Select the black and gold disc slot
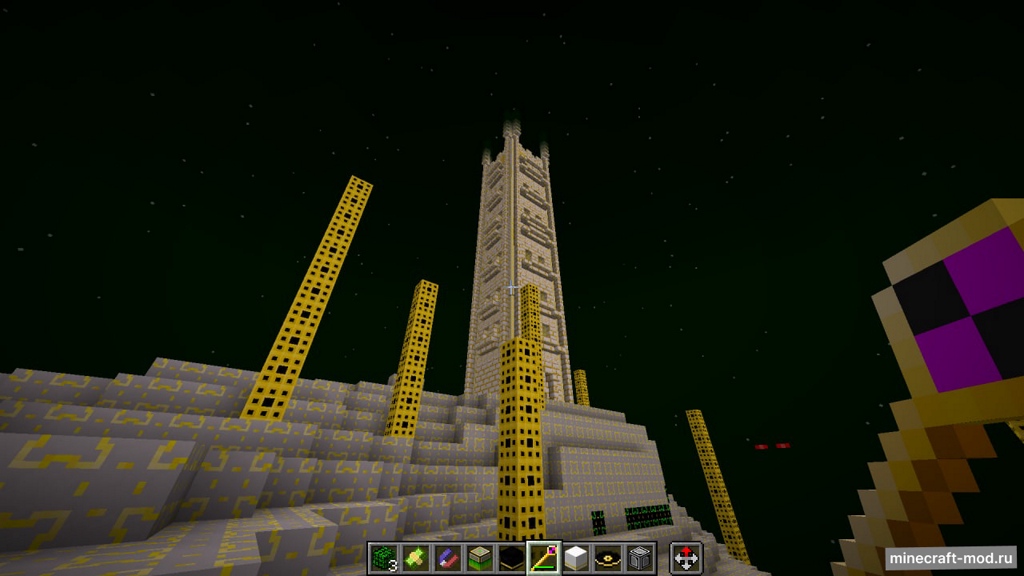This screenshot has height=576, width=1024. (607, 558)
